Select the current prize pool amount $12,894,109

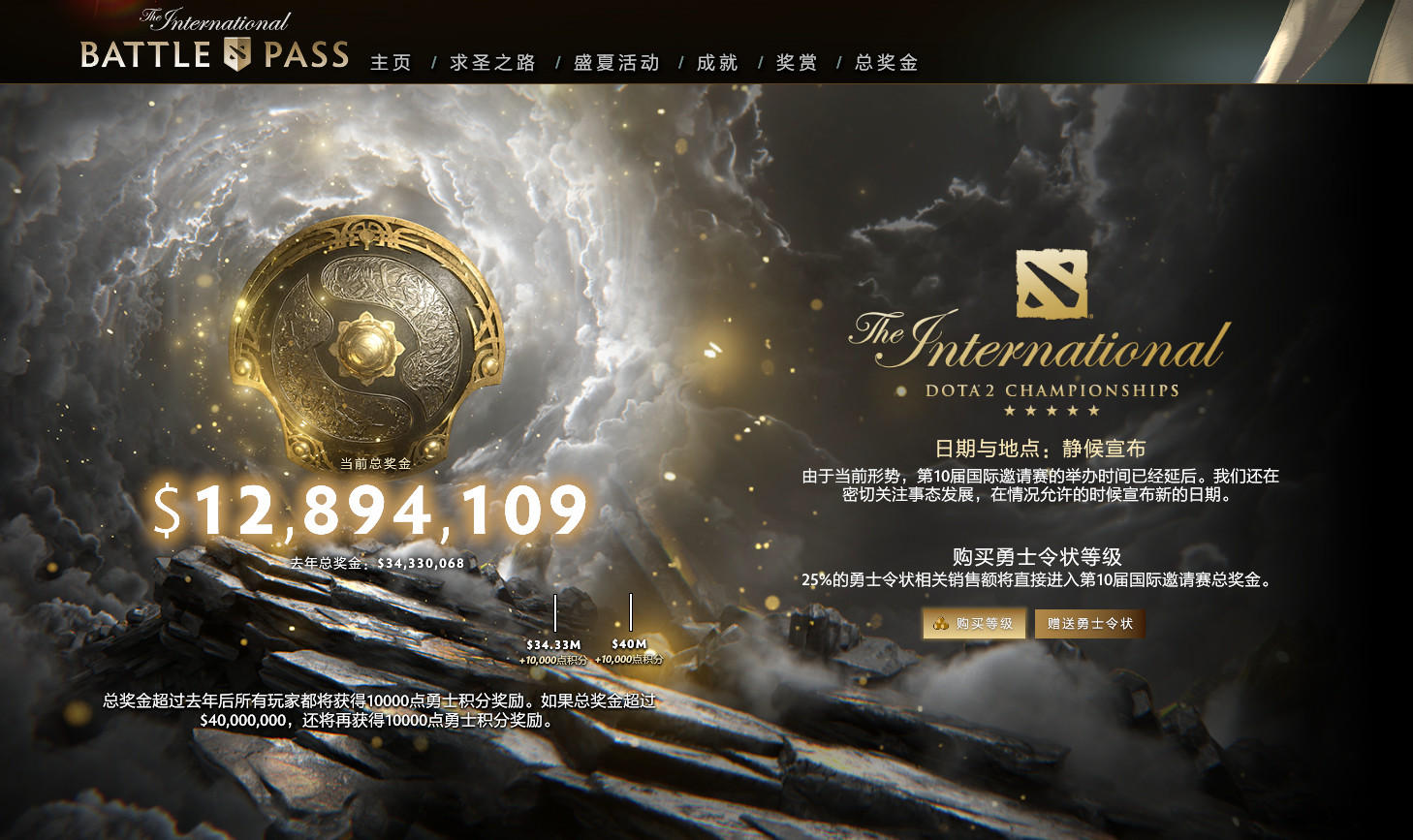pyautogui.click(x=371, y=508)
